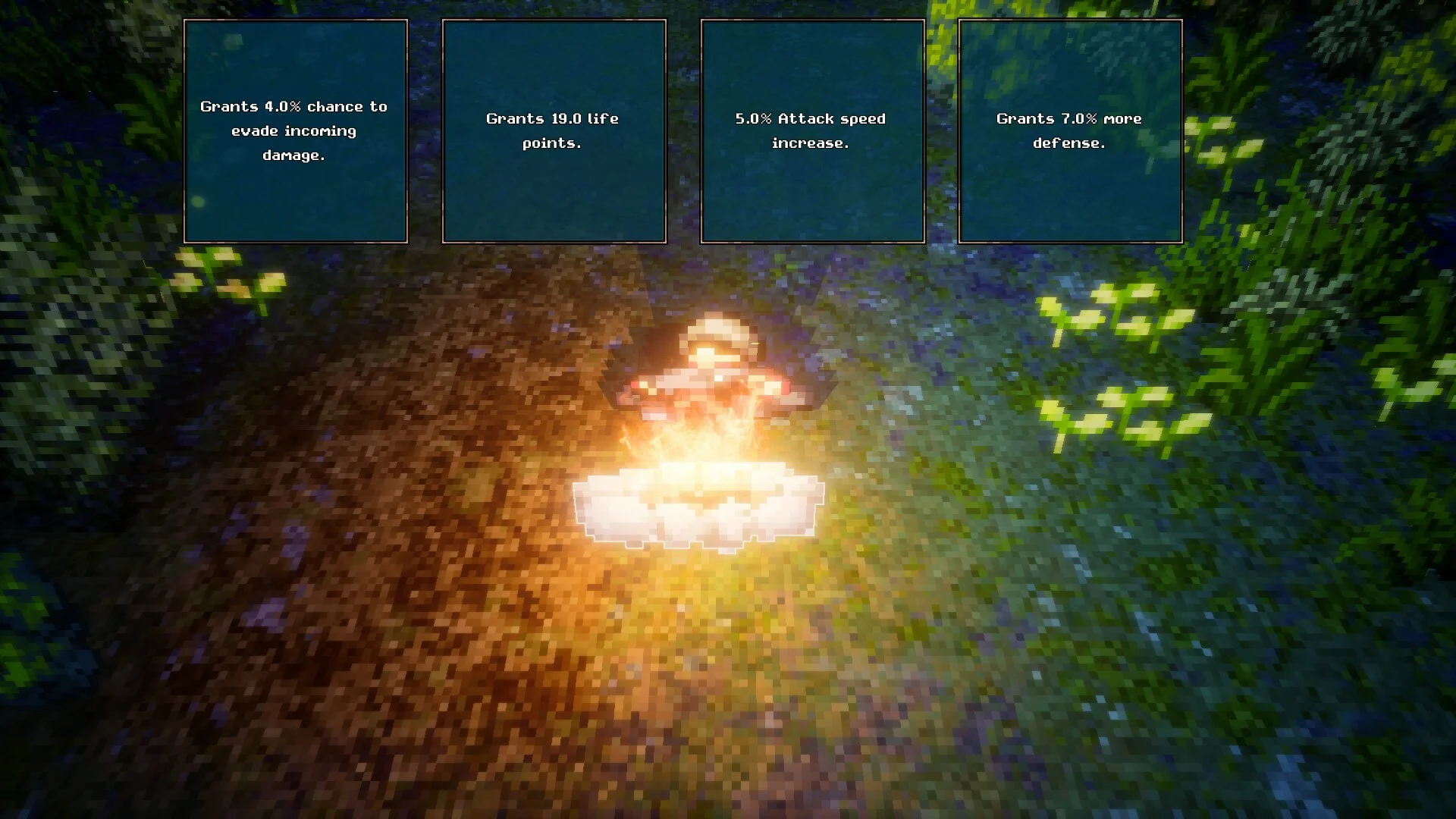Choose the 4.0% evade chance upgrade card

(295, 131)
